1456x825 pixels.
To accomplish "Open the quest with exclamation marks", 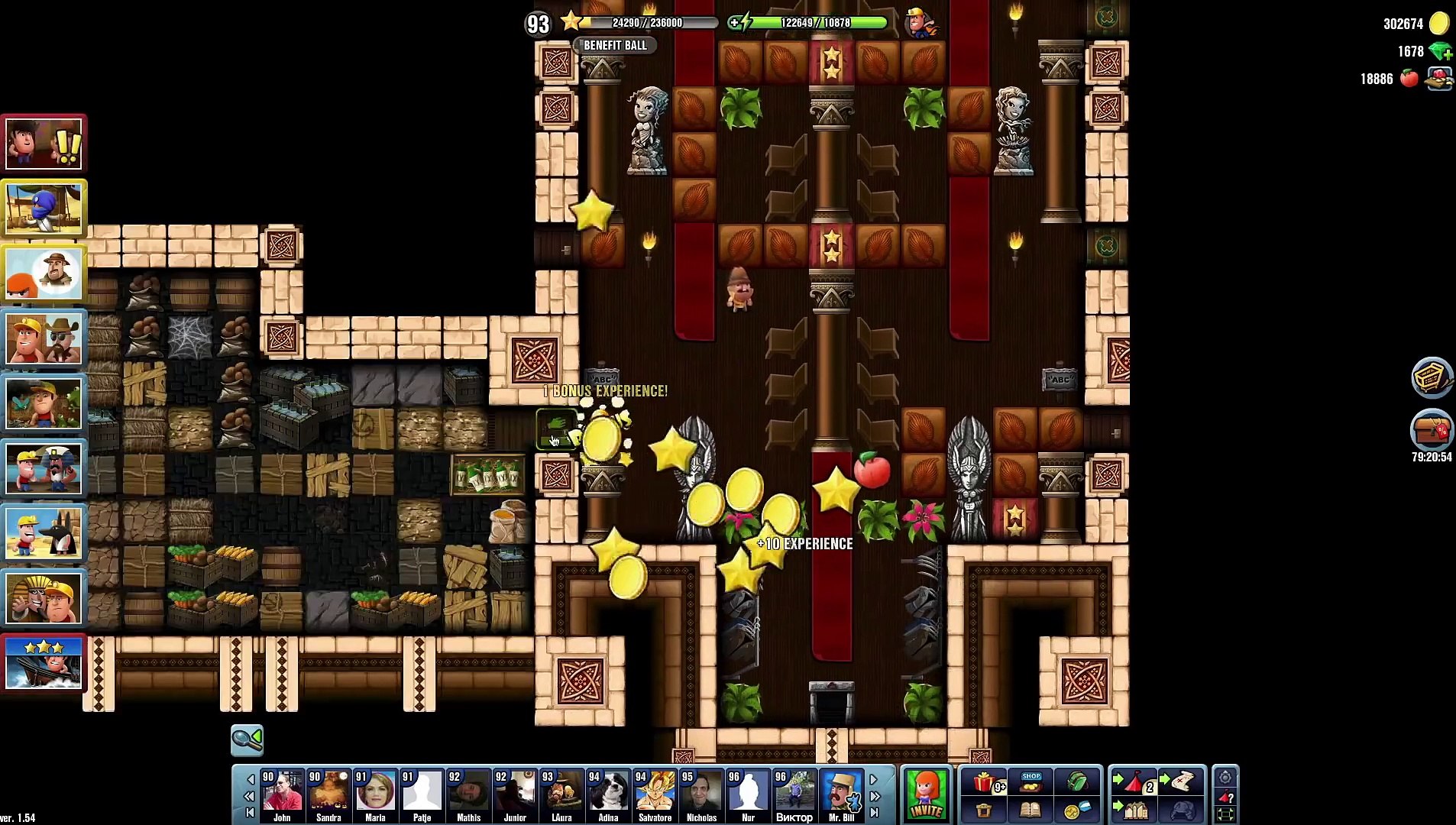I will tap(44, 144).
